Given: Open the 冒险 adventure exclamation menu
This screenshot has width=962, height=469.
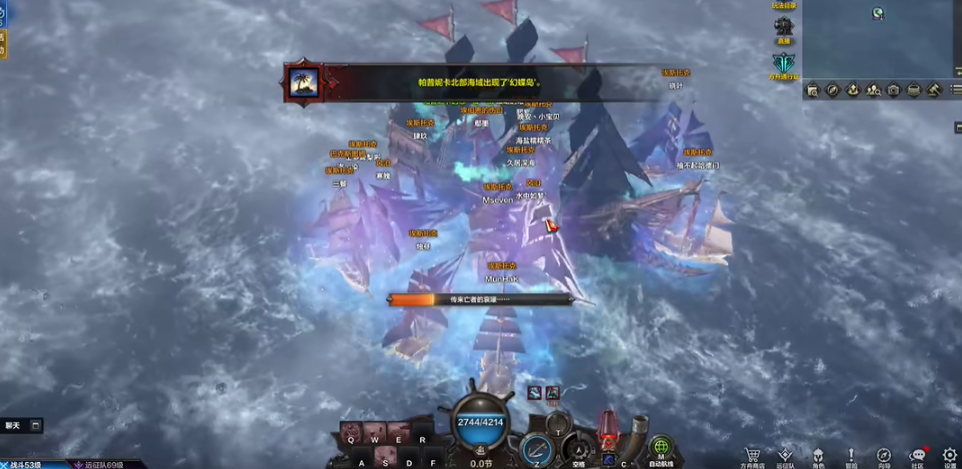Looking at the screenshot, I should tap(851, 453).
